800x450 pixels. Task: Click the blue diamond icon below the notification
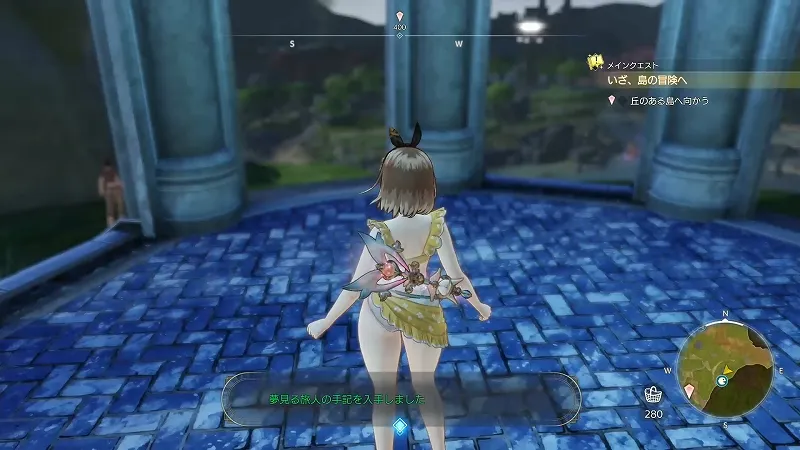click(400, 427)
